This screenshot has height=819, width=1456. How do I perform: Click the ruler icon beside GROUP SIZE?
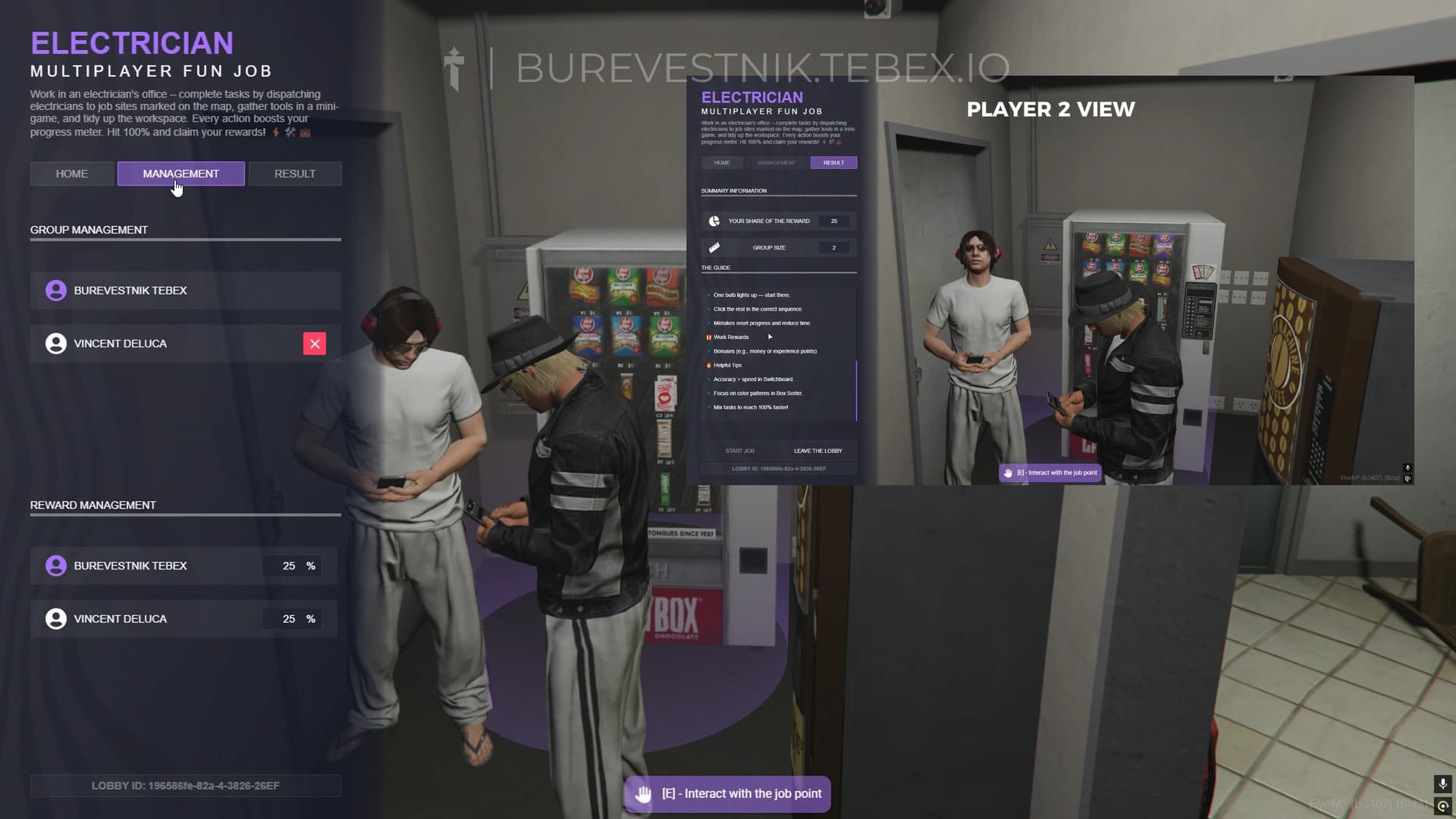(714, 247)
